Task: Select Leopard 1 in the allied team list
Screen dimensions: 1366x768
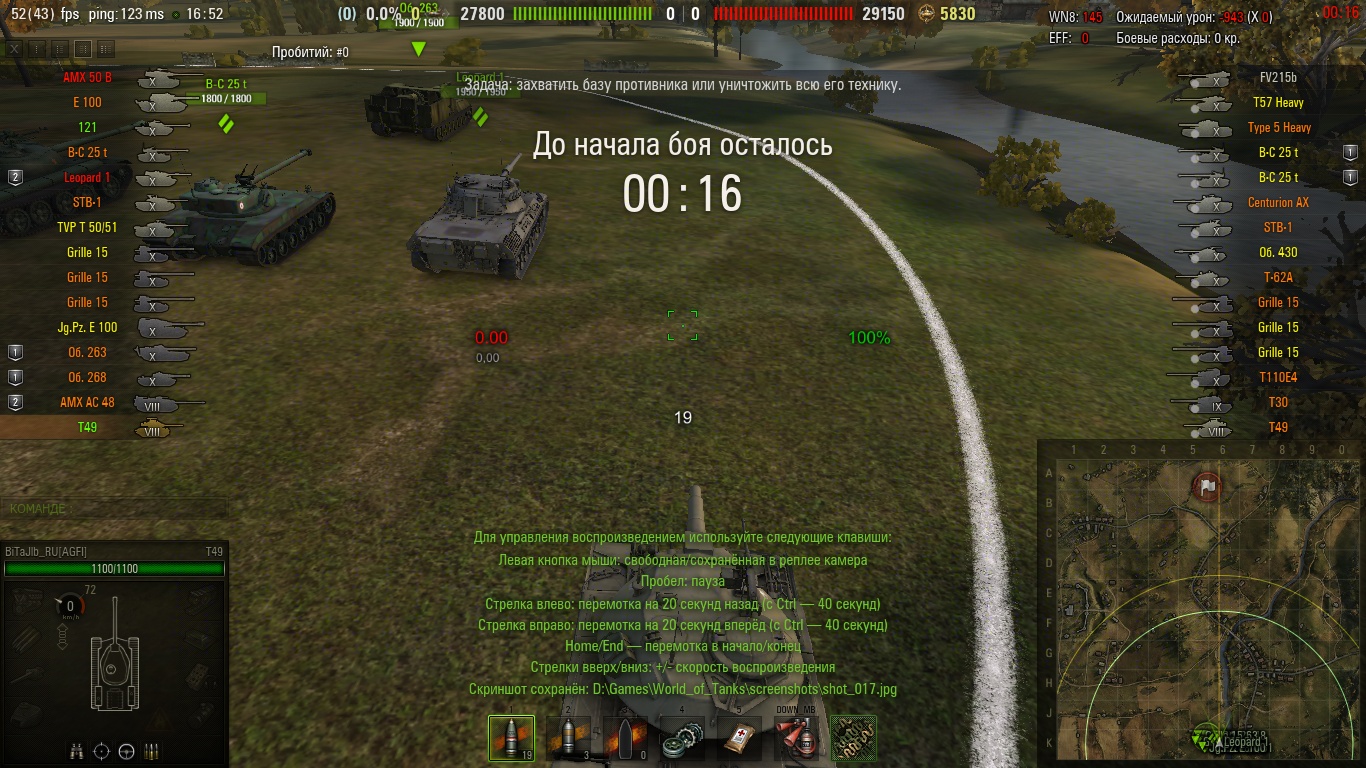Action: click(x=87, y=177)
